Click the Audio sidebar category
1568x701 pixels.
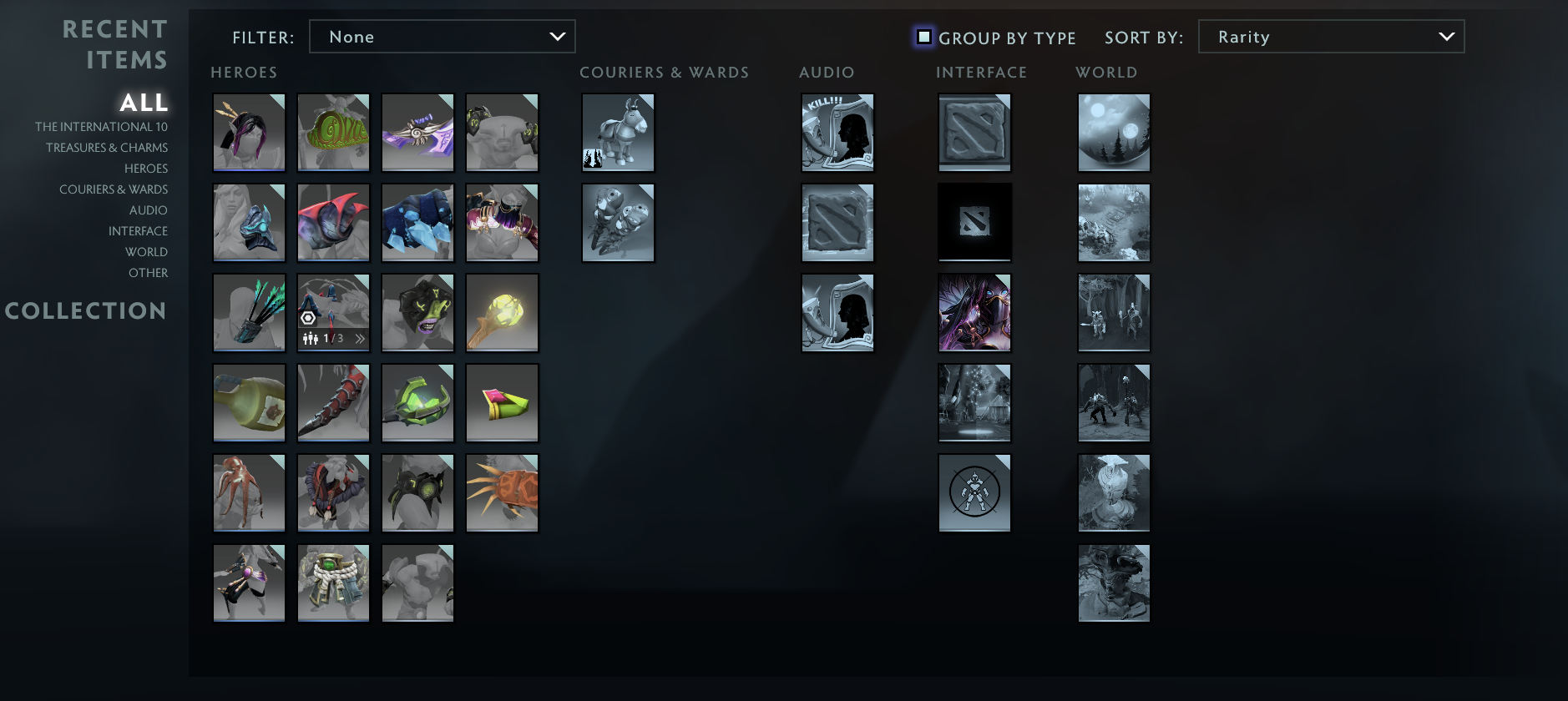(149, 209)
